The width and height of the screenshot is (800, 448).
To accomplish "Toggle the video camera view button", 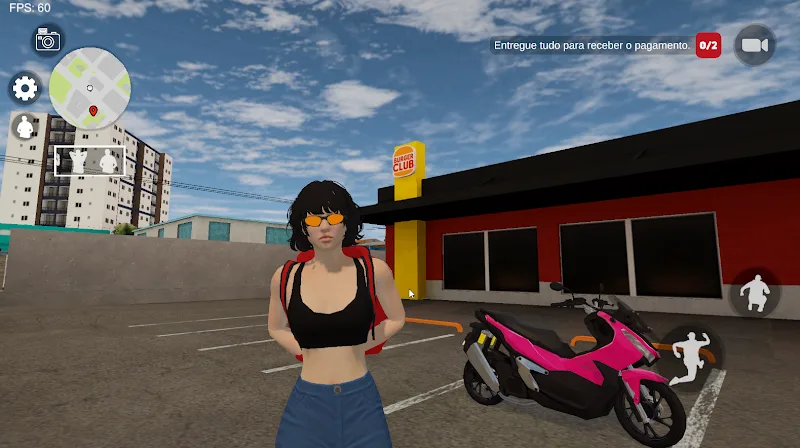I will 754,45.
